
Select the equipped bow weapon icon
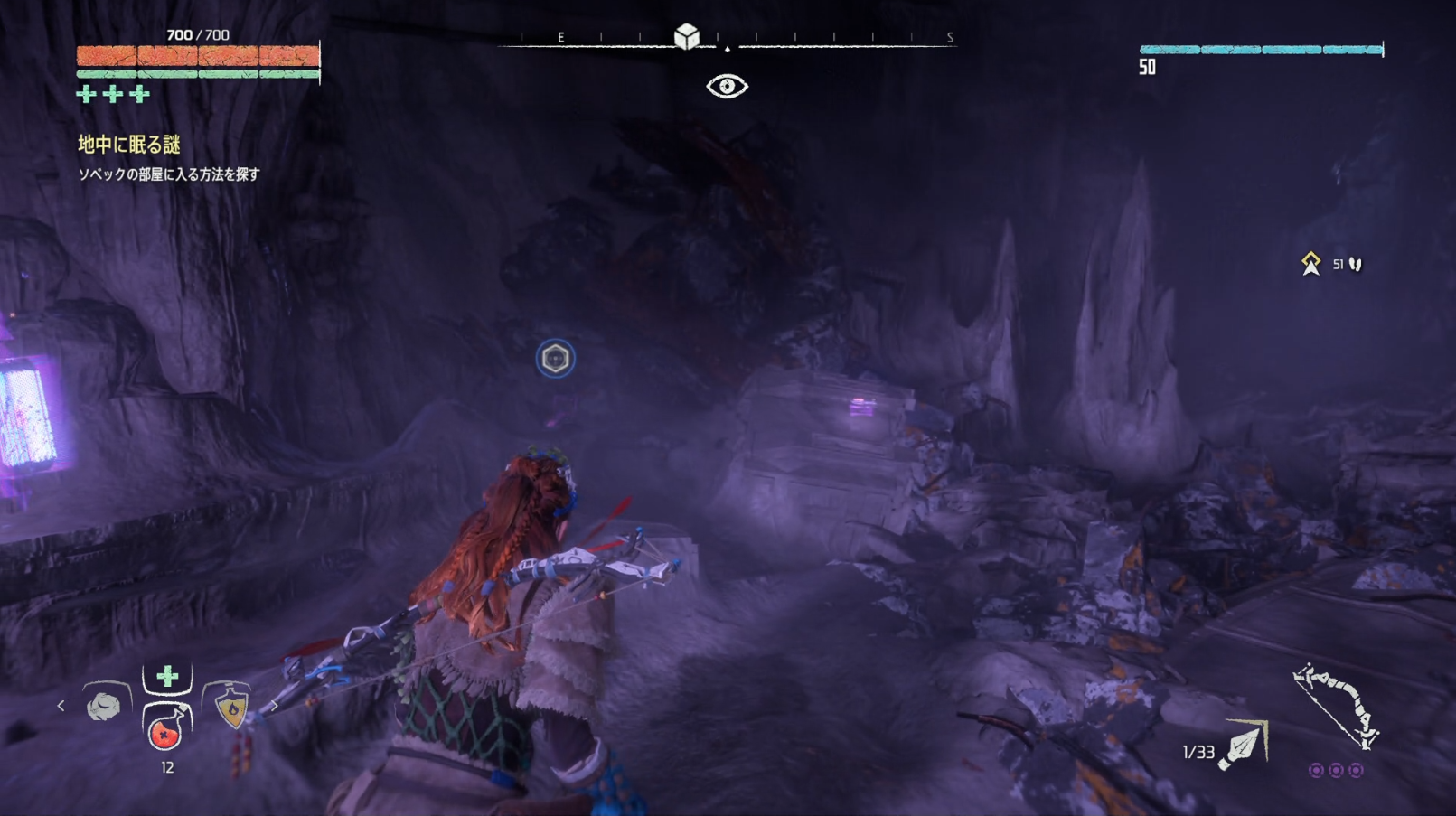point(1336,707)
